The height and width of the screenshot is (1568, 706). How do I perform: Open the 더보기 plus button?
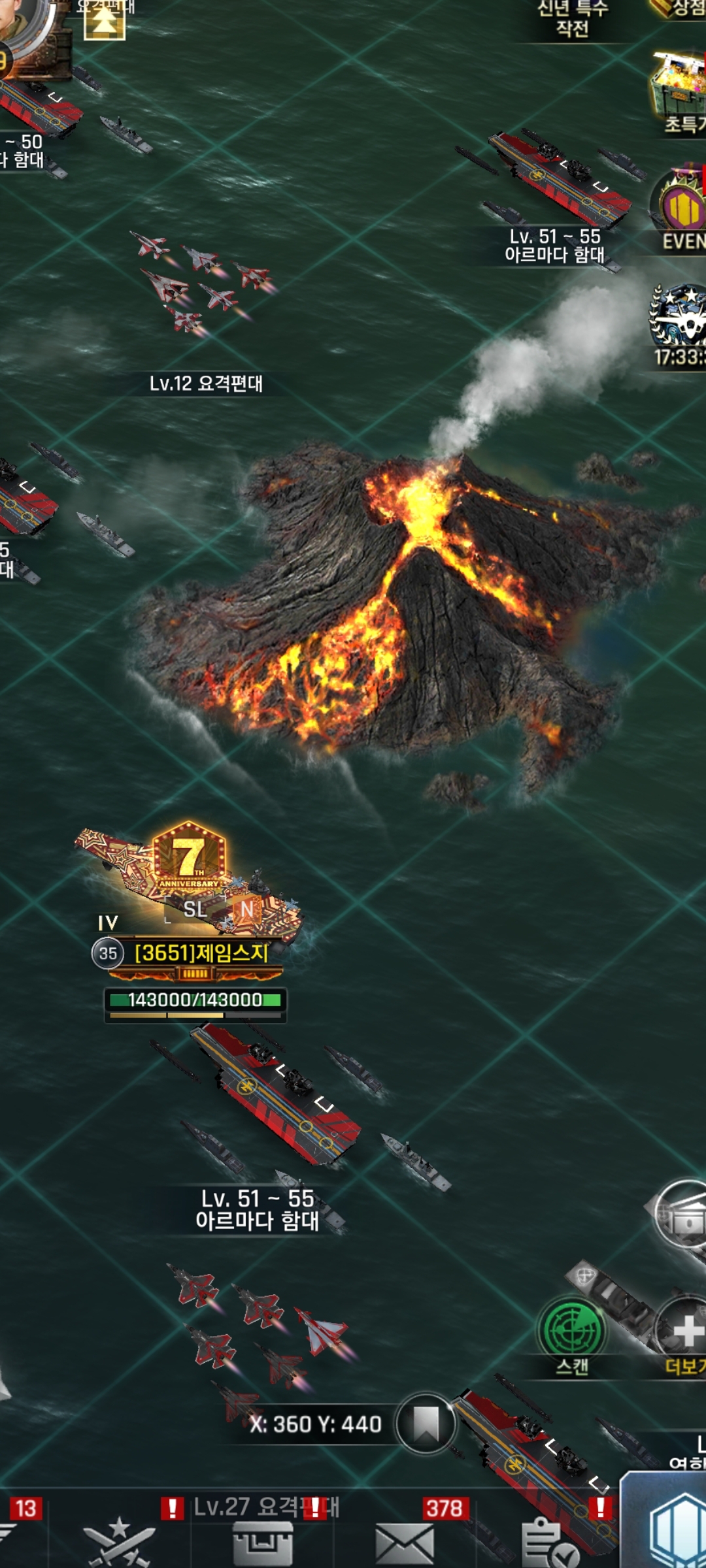[x=683, y=1330]
